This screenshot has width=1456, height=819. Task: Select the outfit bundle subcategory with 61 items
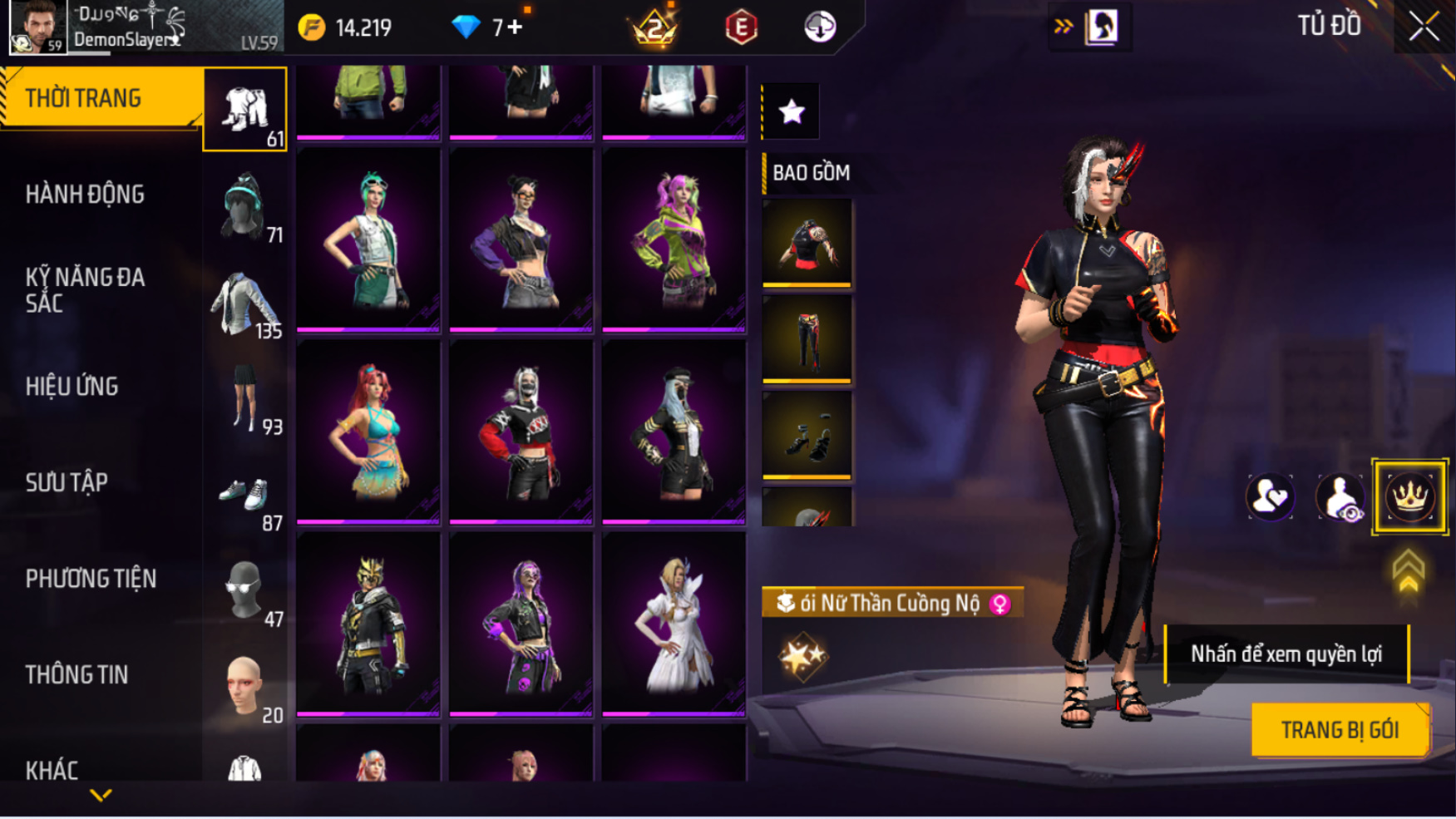click(x=245, y=110)
